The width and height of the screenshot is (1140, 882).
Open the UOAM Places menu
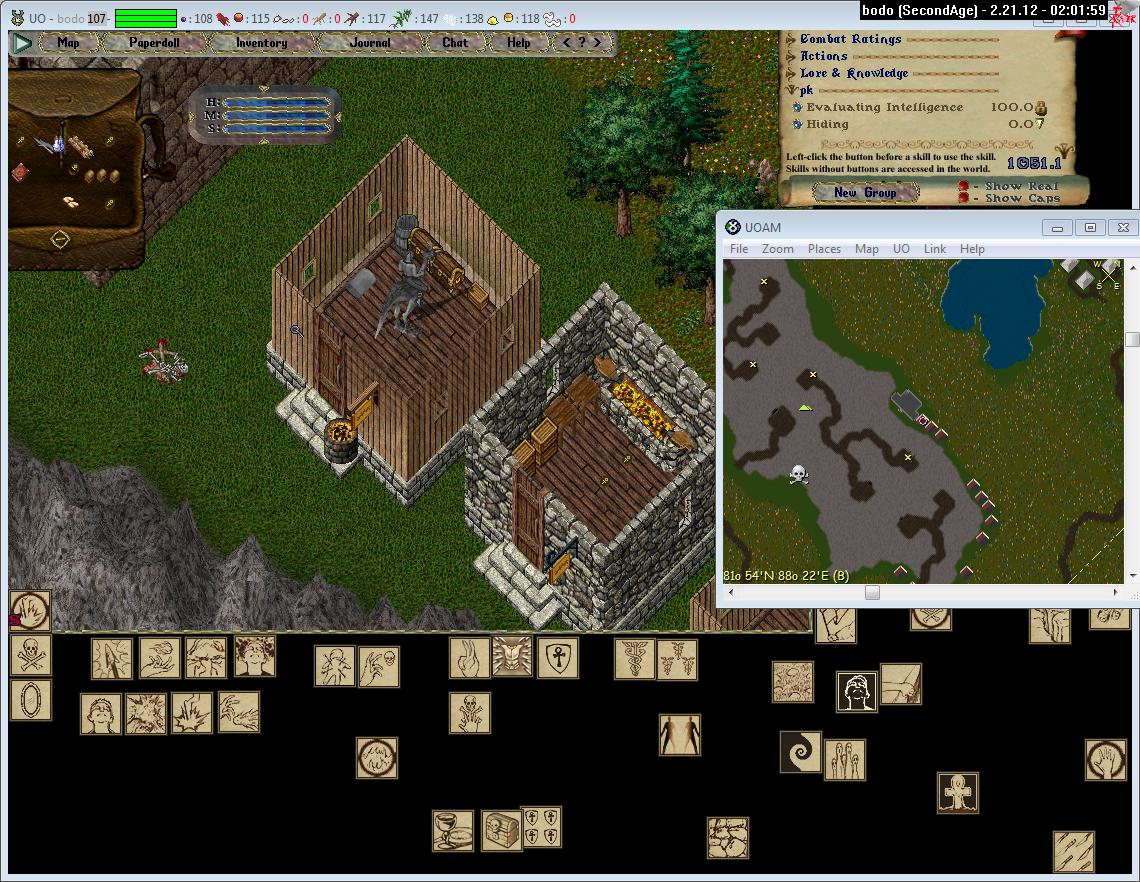[824, 249]
